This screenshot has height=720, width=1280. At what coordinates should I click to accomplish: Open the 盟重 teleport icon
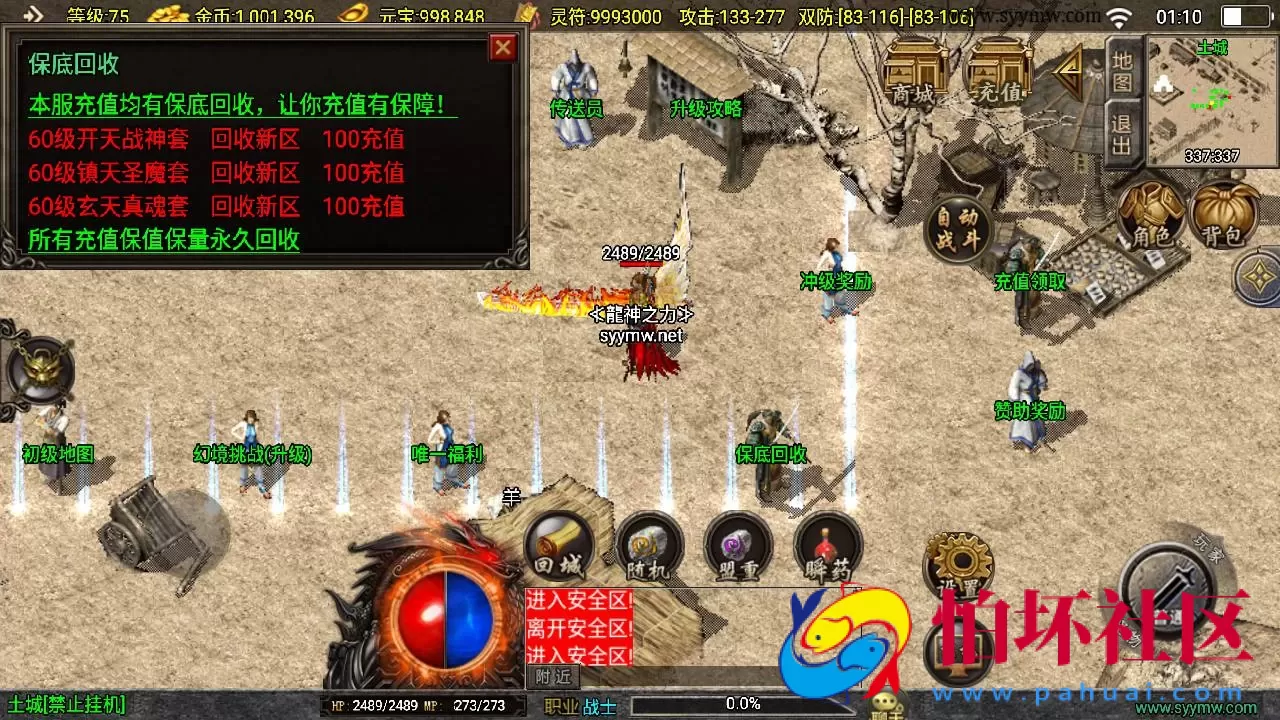click(737, 548)
